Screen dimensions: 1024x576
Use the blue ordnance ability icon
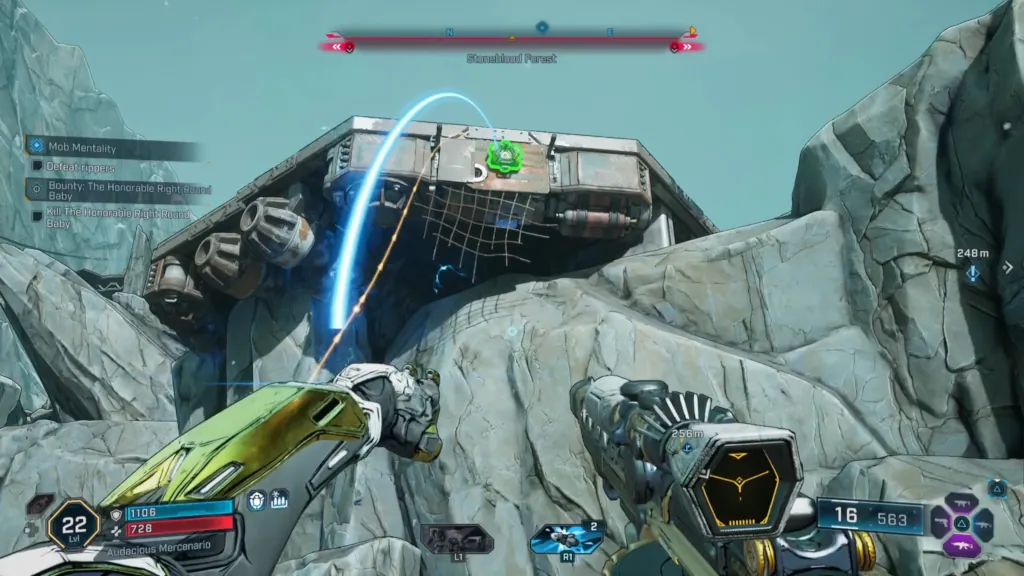click(566, 538)
